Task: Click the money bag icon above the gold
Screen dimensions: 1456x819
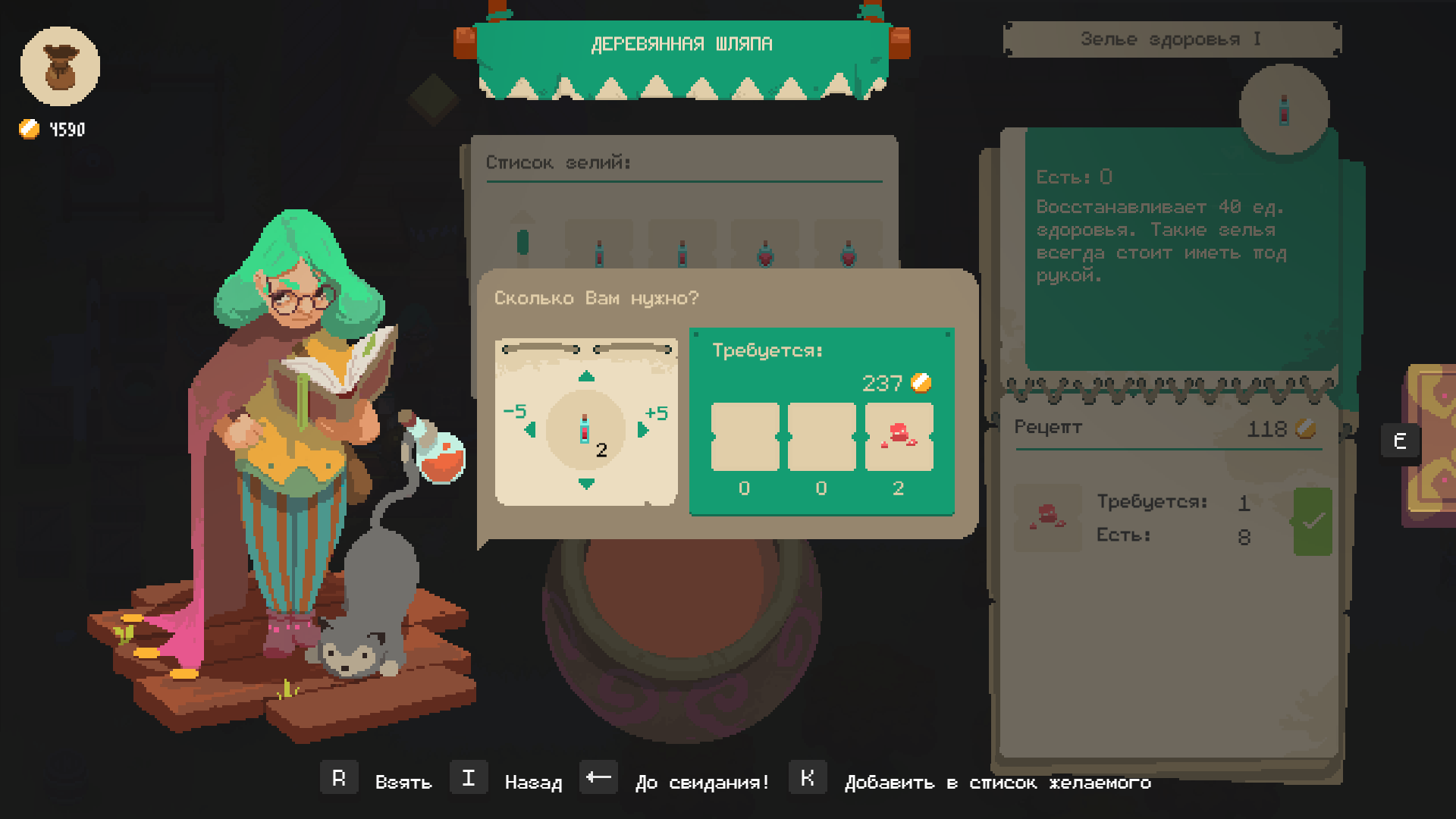Action: coord(60,66)
